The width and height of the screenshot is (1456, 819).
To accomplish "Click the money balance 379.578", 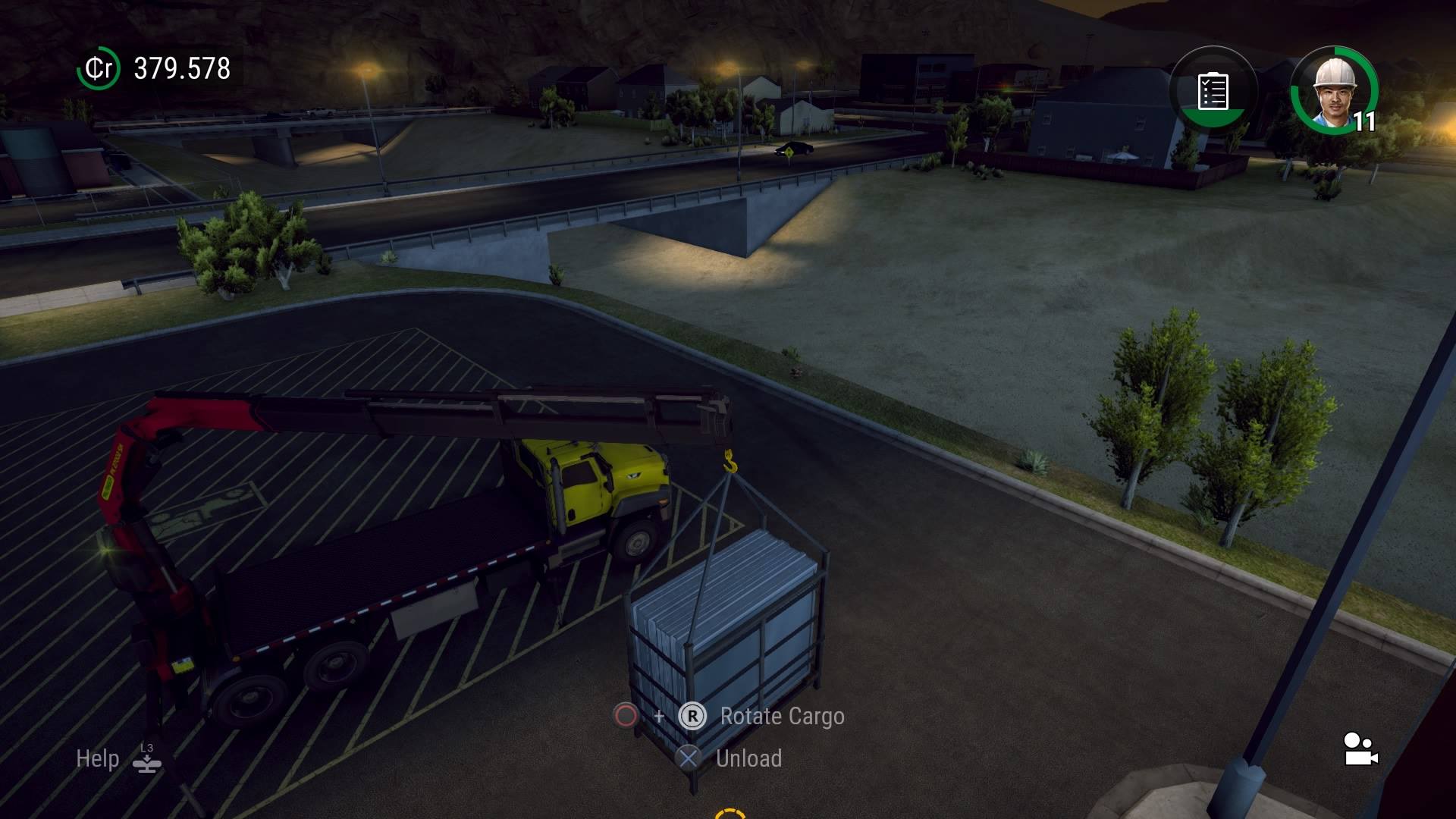I will [180, 68].
